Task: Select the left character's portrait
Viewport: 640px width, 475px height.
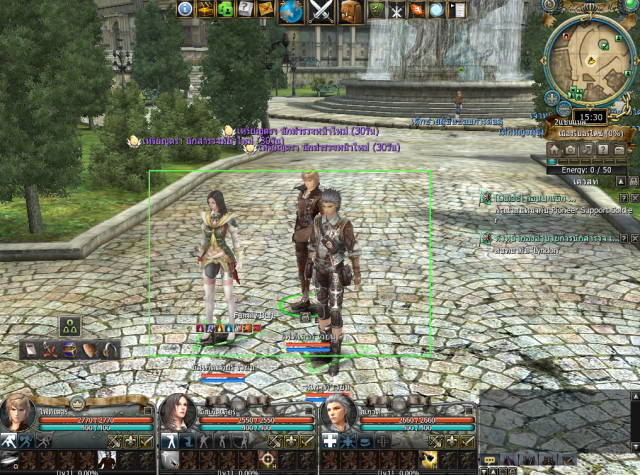Action: 19,415
